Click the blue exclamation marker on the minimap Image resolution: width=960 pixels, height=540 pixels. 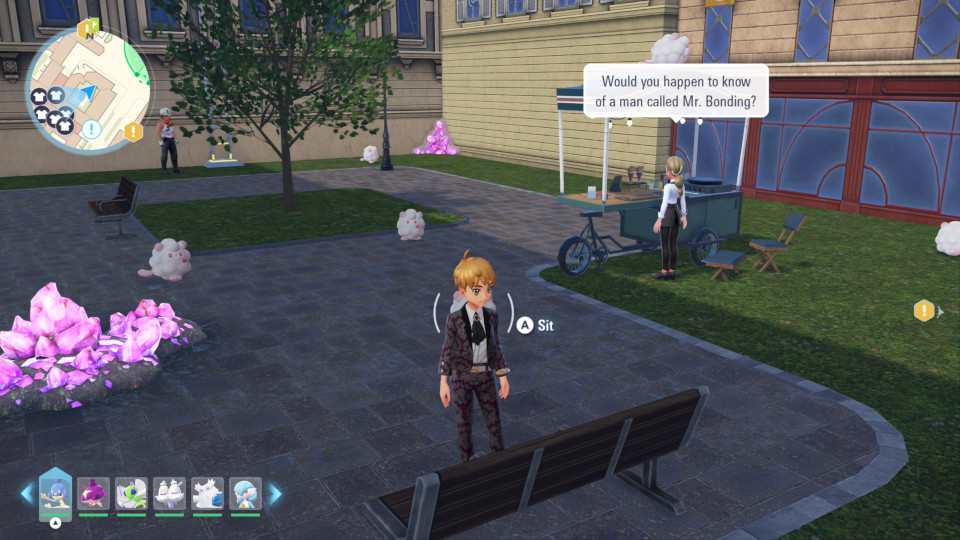pos(91,129)
